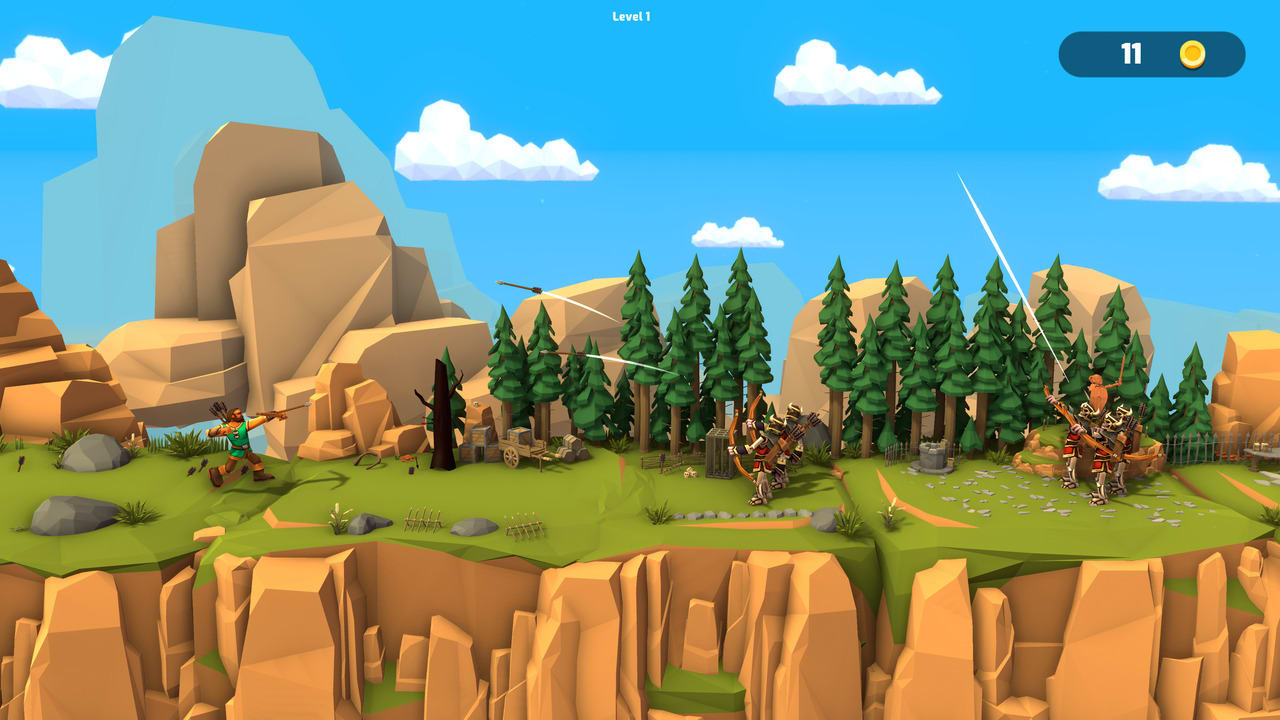Select the quiver of arrows on hero's back
Screen dimensions: 1280x720
click(218, 412)
